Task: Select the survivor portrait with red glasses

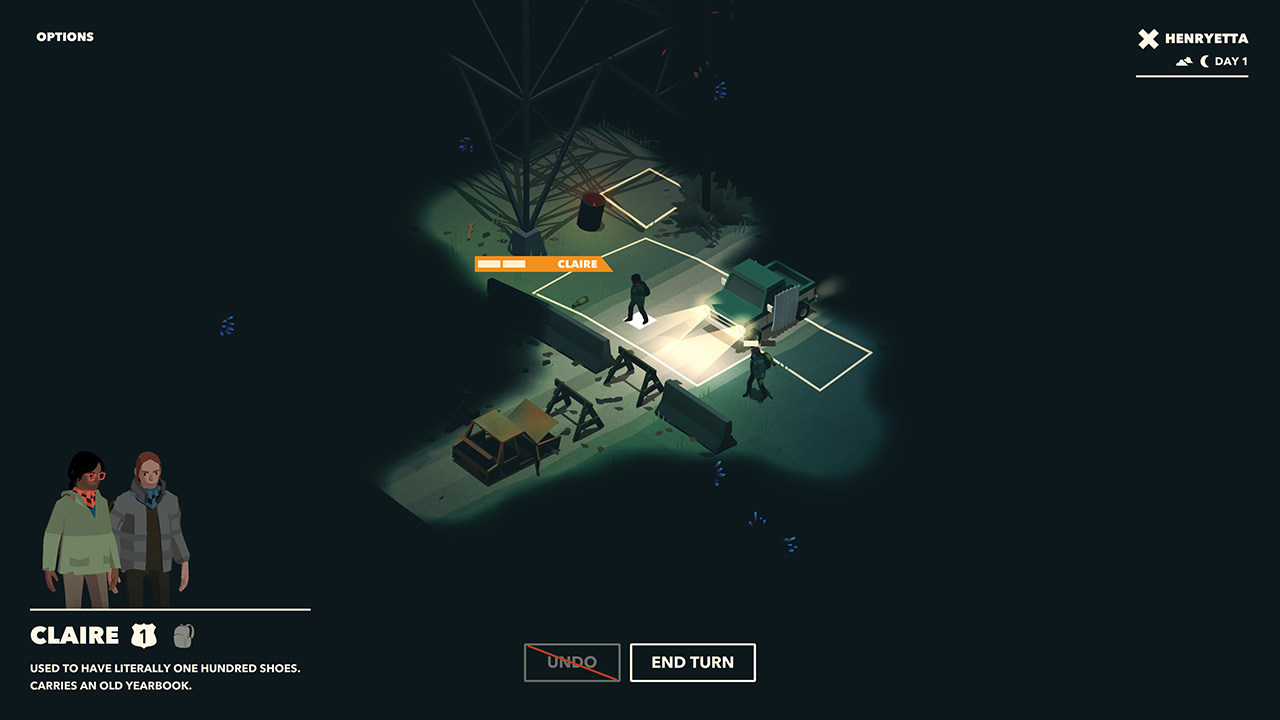Action: pyautogui.click(x=79, y=530)
